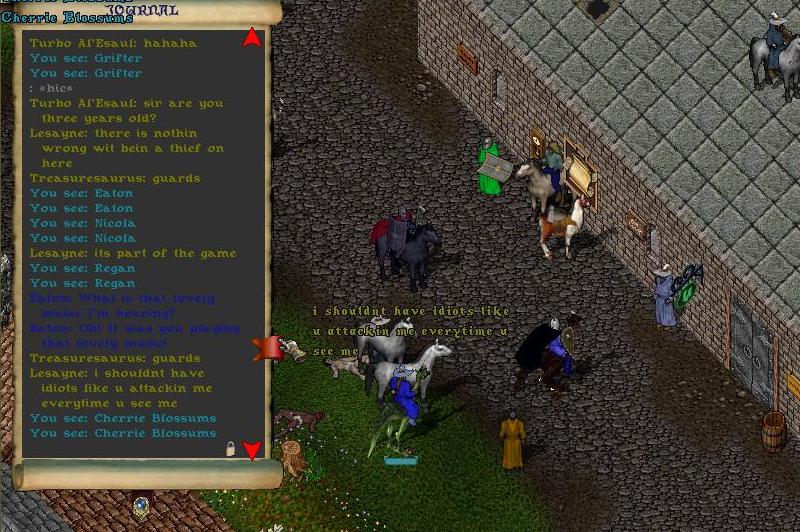
Task: Toggle the journal padlock icon
Action: tap(231, 450)
